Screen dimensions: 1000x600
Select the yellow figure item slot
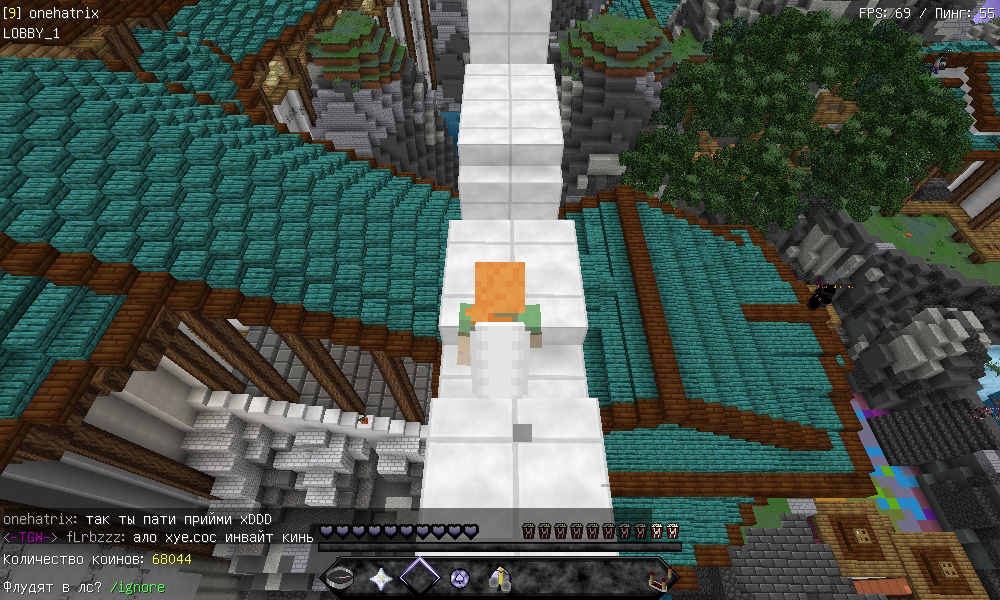498,578
